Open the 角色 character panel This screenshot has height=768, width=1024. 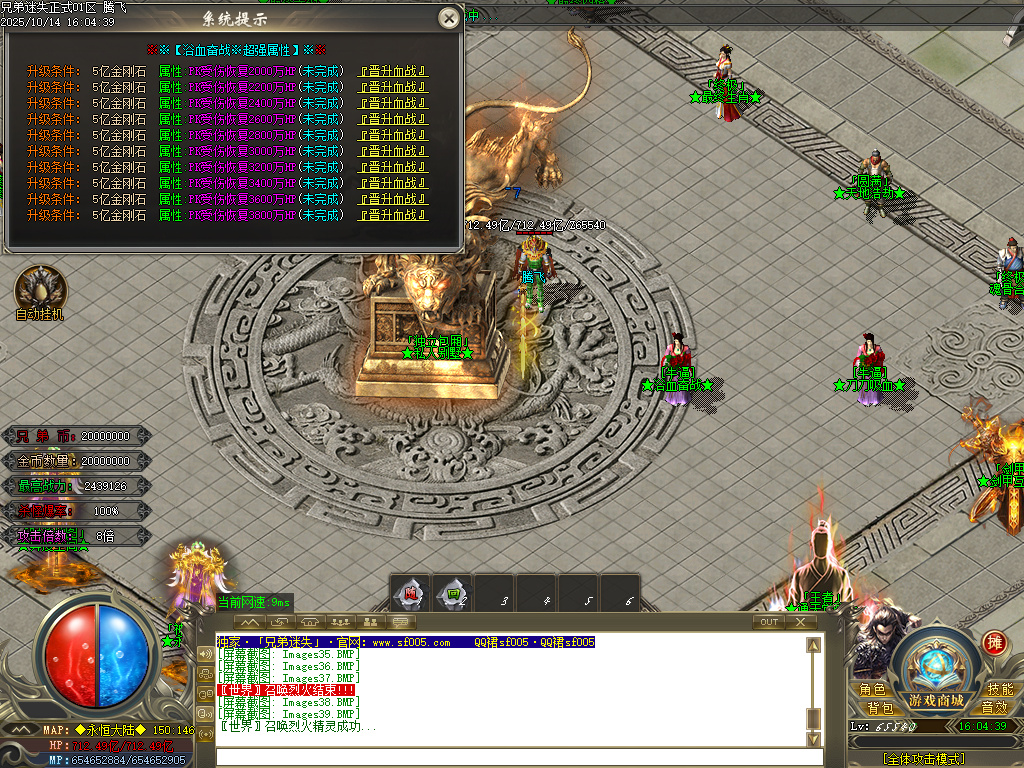pyautogui.click(x=872, y=690)
